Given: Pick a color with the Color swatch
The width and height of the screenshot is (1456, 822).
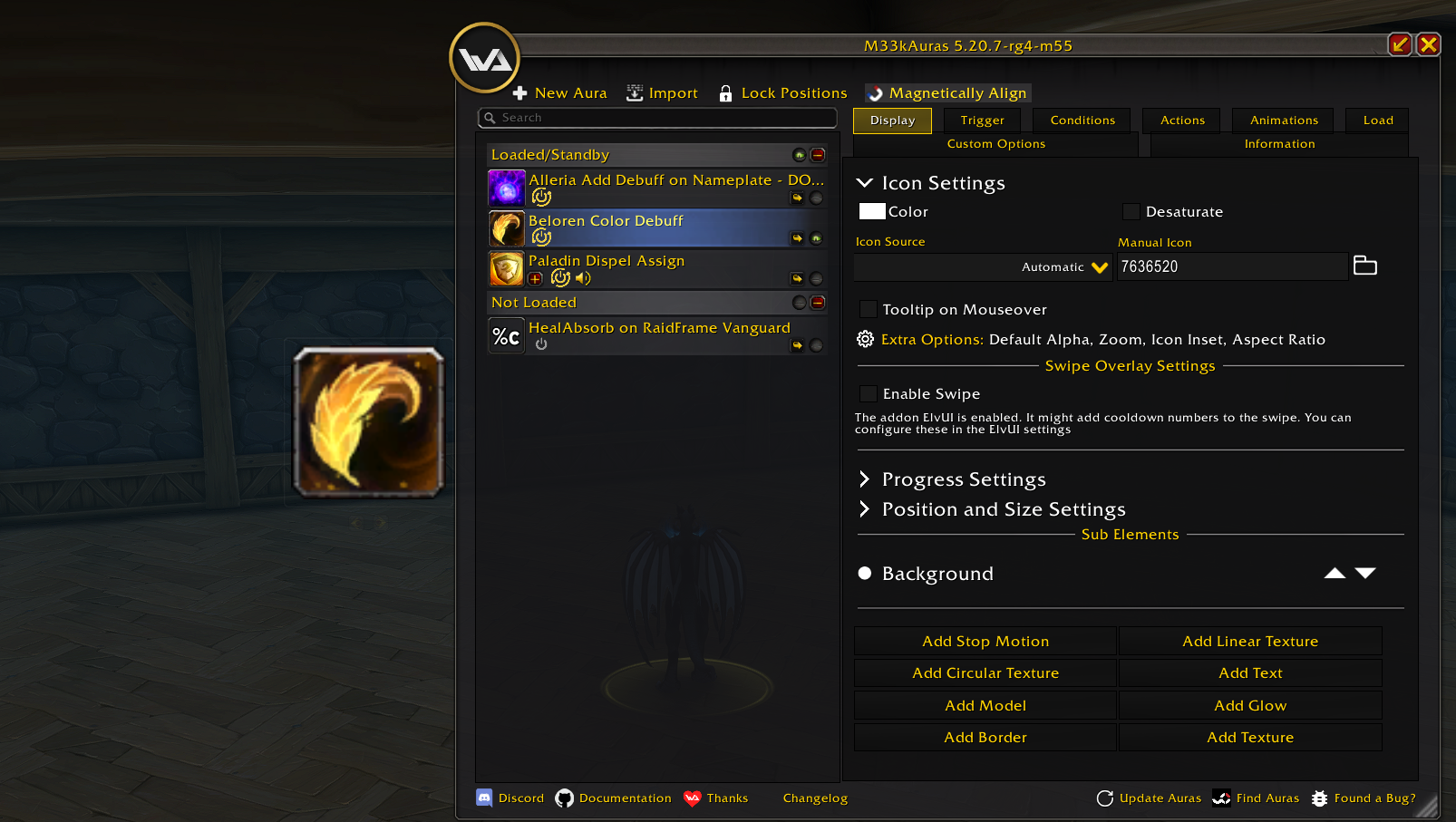Looking at the screenshot, I should click(871, 210).
